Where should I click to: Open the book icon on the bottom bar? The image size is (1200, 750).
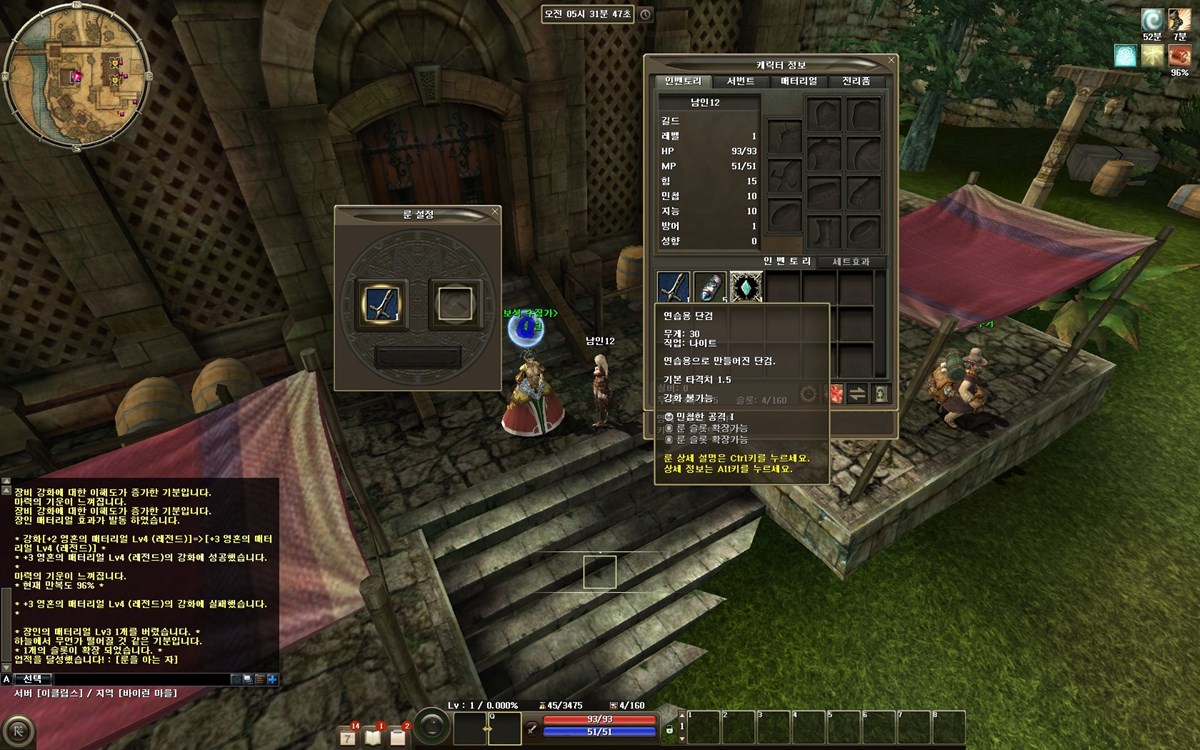(373, 736)
